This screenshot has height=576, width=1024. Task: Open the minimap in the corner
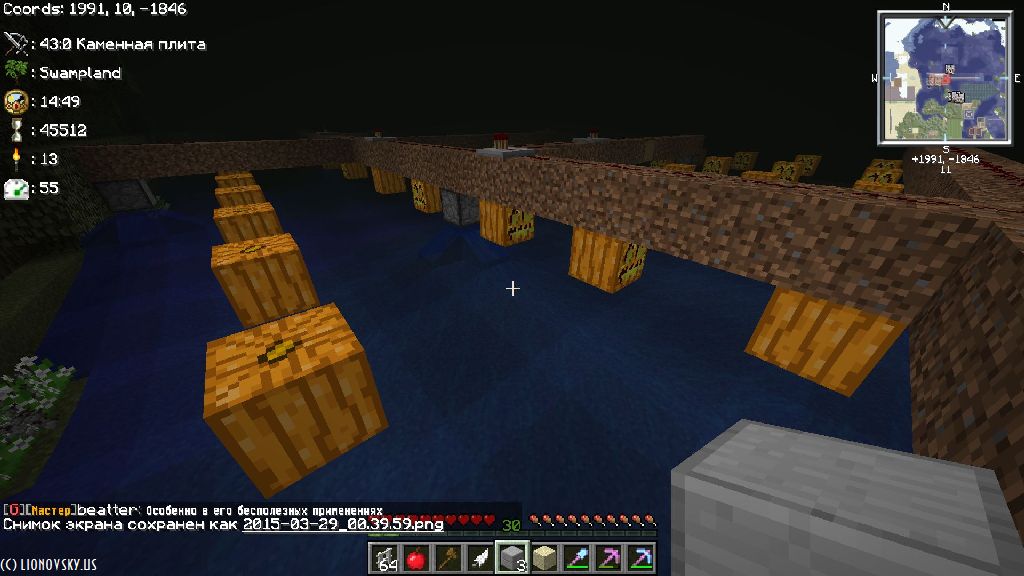pos(945,77)
